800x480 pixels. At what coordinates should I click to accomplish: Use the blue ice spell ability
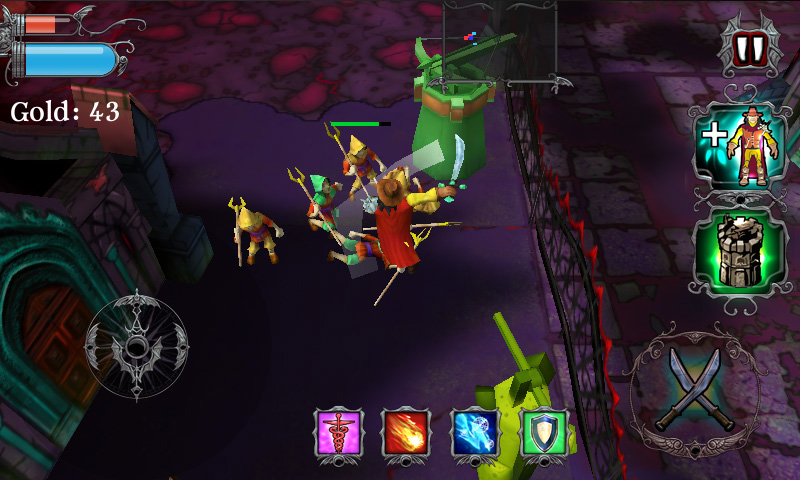click(475, 433)
